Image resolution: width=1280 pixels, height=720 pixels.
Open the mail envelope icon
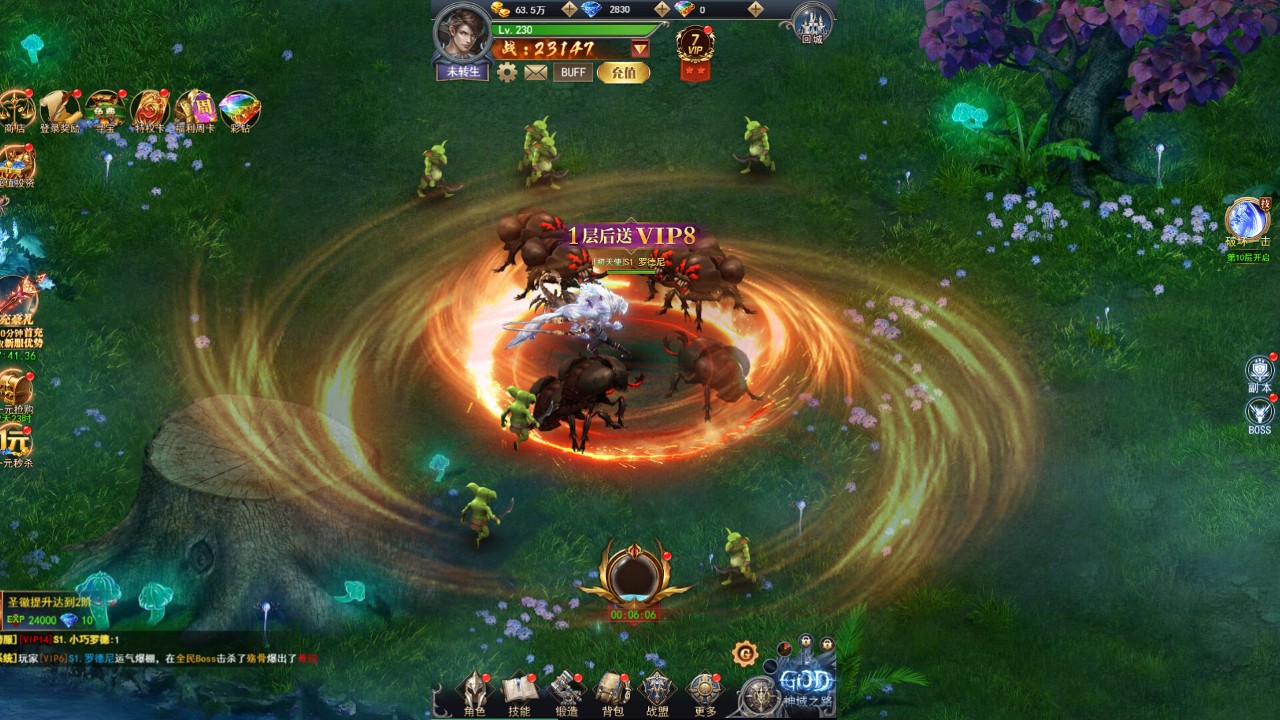click(x=536, y=72)
